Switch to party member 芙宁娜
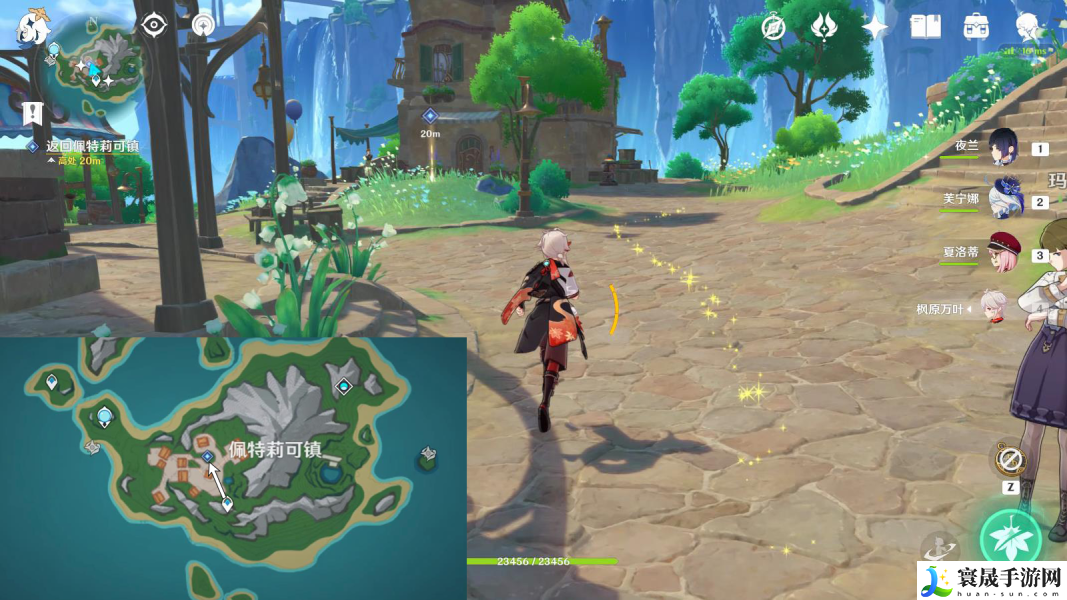The height and width of the screenshot is (600, 1067). point(1003,200)
